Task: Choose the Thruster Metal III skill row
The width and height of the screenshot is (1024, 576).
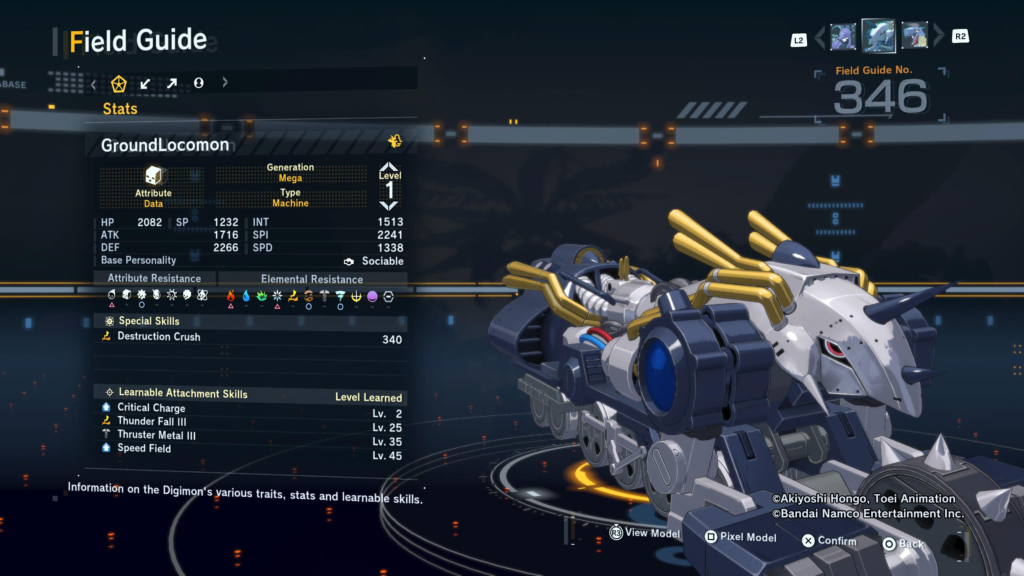Action: (x=156, y=435)
